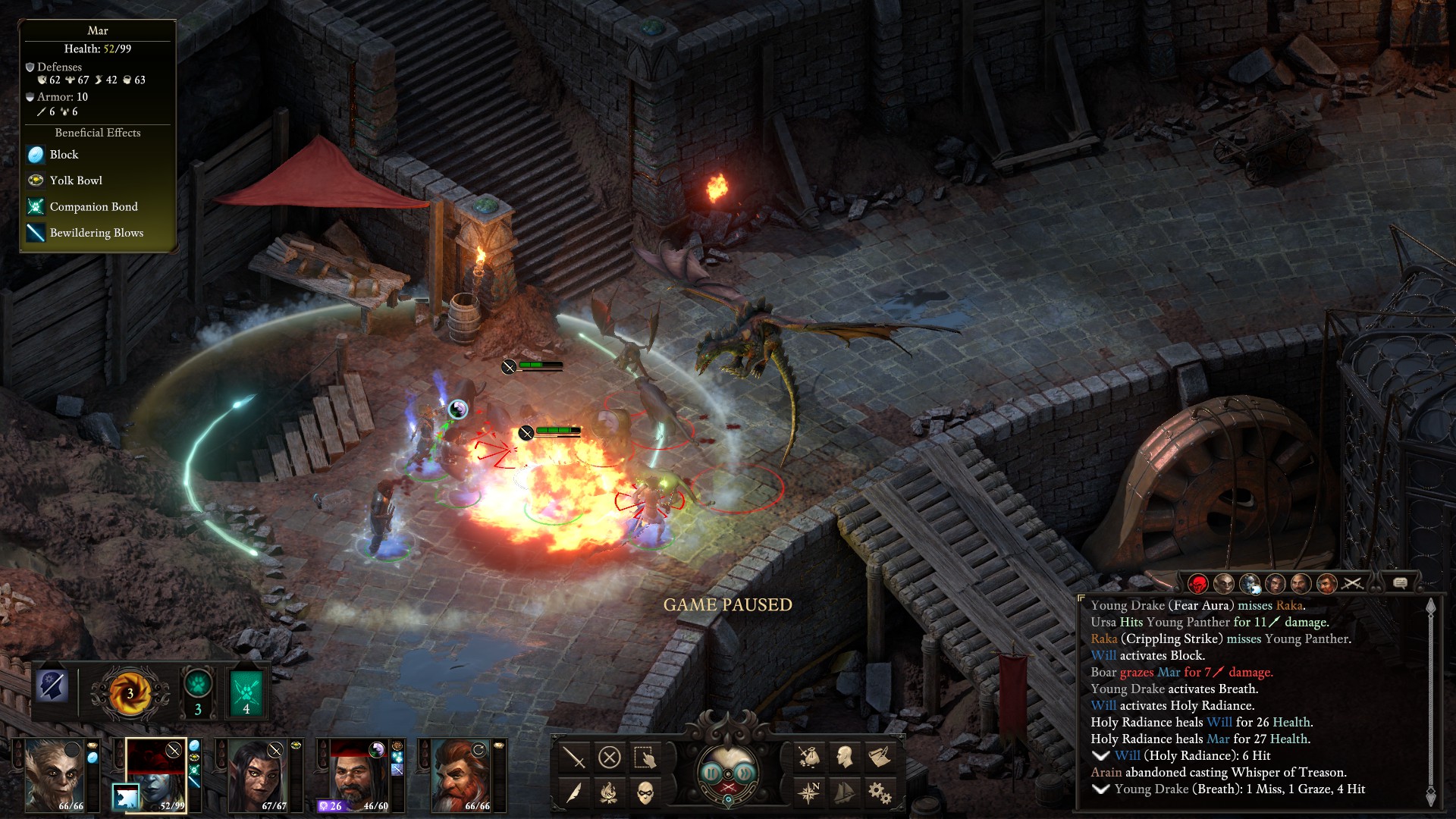The height and width of the screenshot is (819, 1456).
Task: Select the dark-haired elf woman portrait
Action: click(257, 773)
